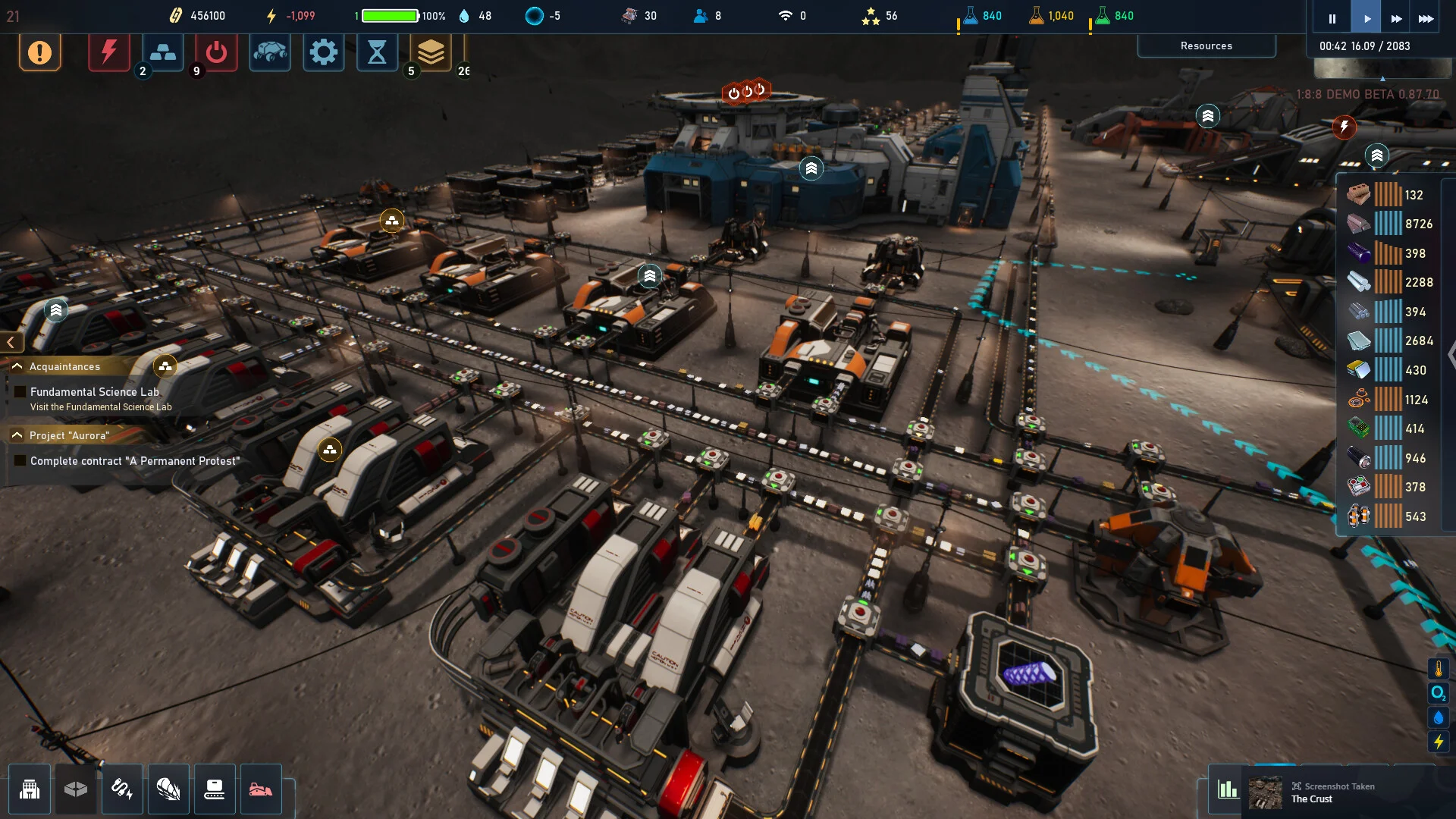Open the Resources panel tab
The image size is (1456, 819).
click(1206, 45)
